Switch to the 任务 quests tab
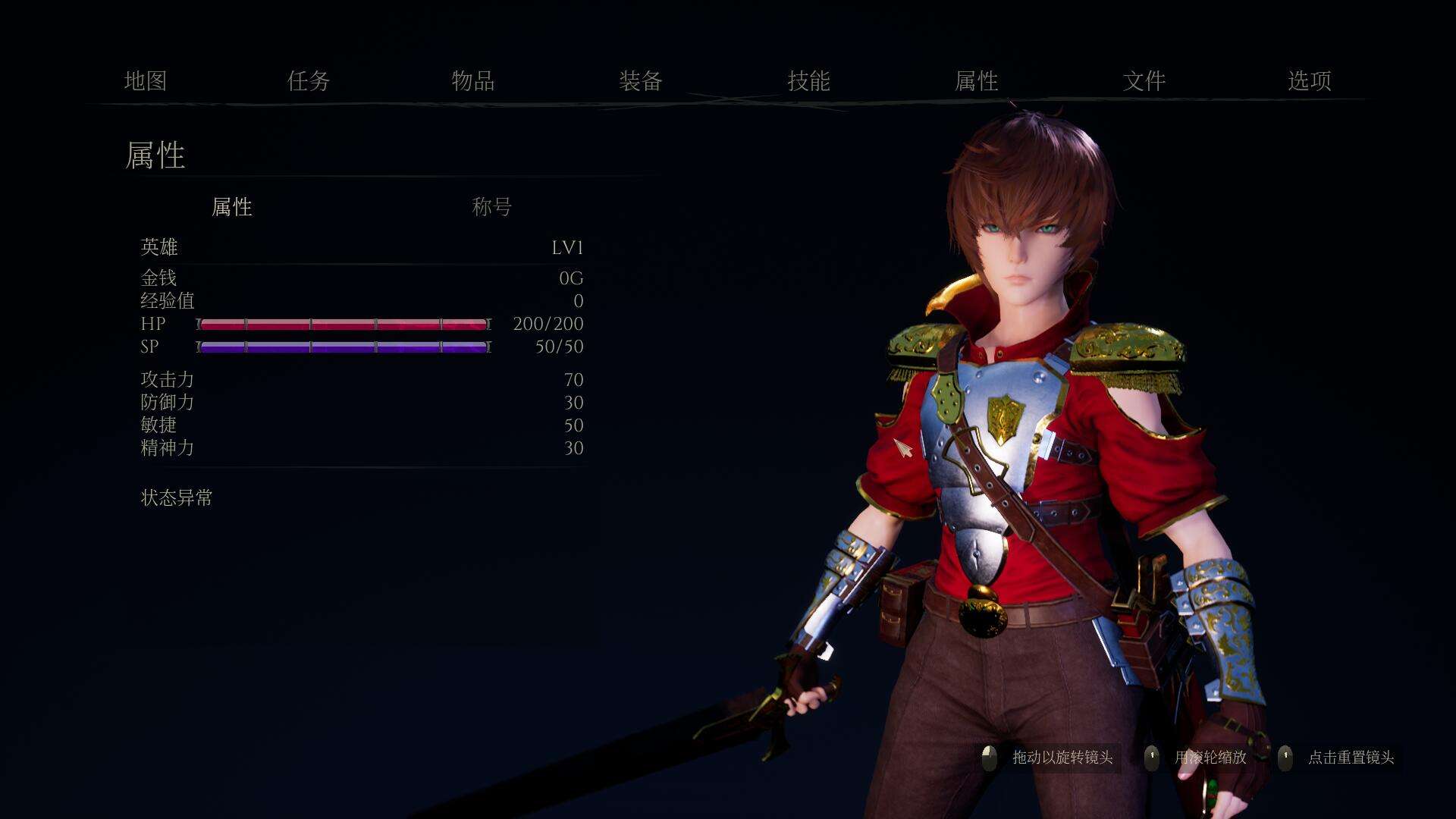The width and height of the screenshot is (1456, 819). (x=309, y=81)
